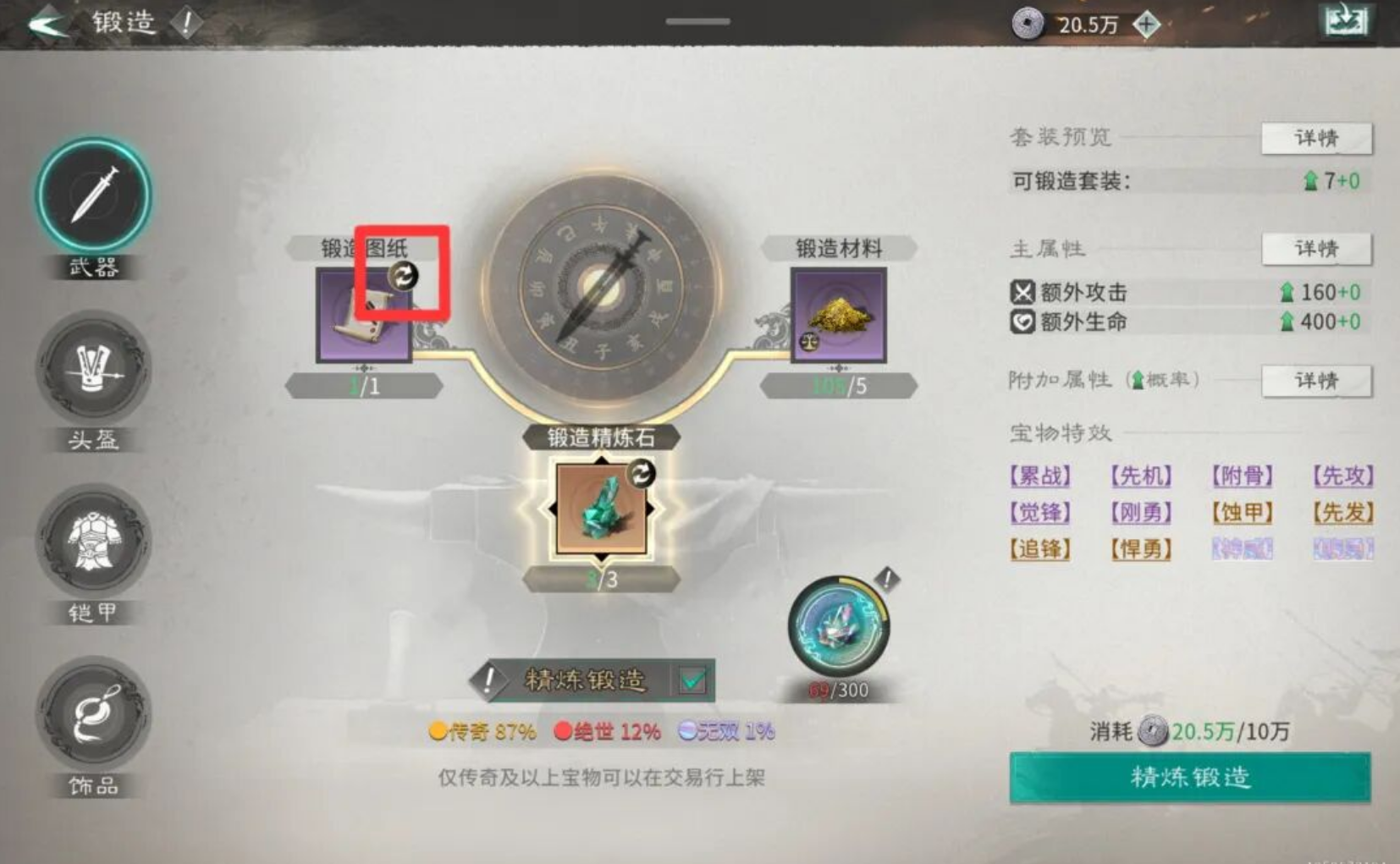Open 详情 for 套装预览 set preview
This screenshot has width=1400, height=864.
[1317, 139]
